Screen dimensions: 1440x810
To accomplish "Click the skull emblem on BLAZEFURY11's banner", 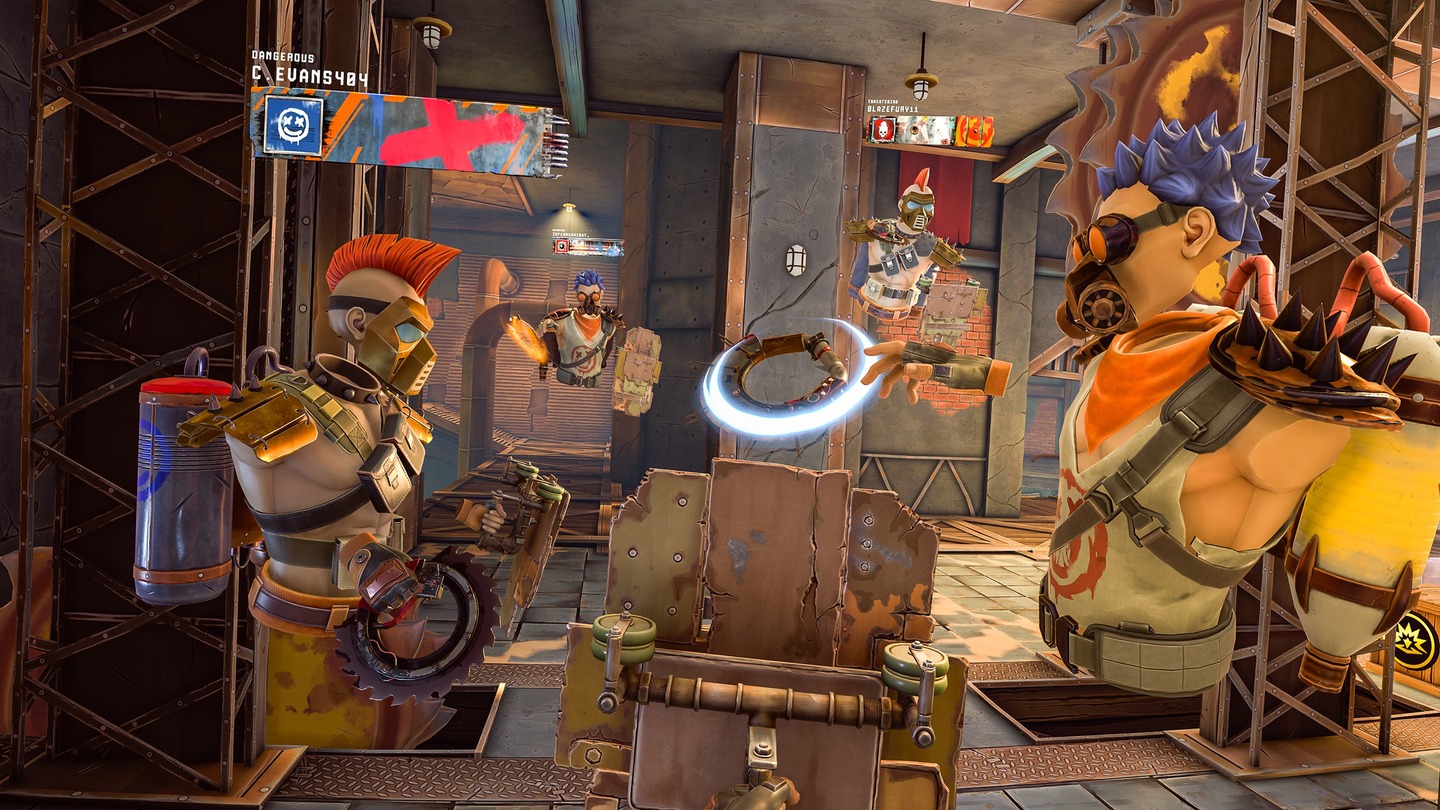I will (x=884, y=129).
